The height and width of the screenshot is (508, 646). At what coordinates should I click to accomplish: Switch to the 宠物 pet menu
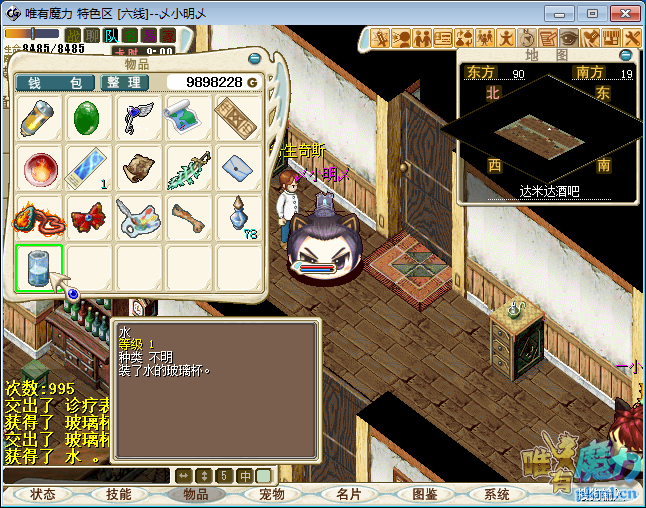272,494
